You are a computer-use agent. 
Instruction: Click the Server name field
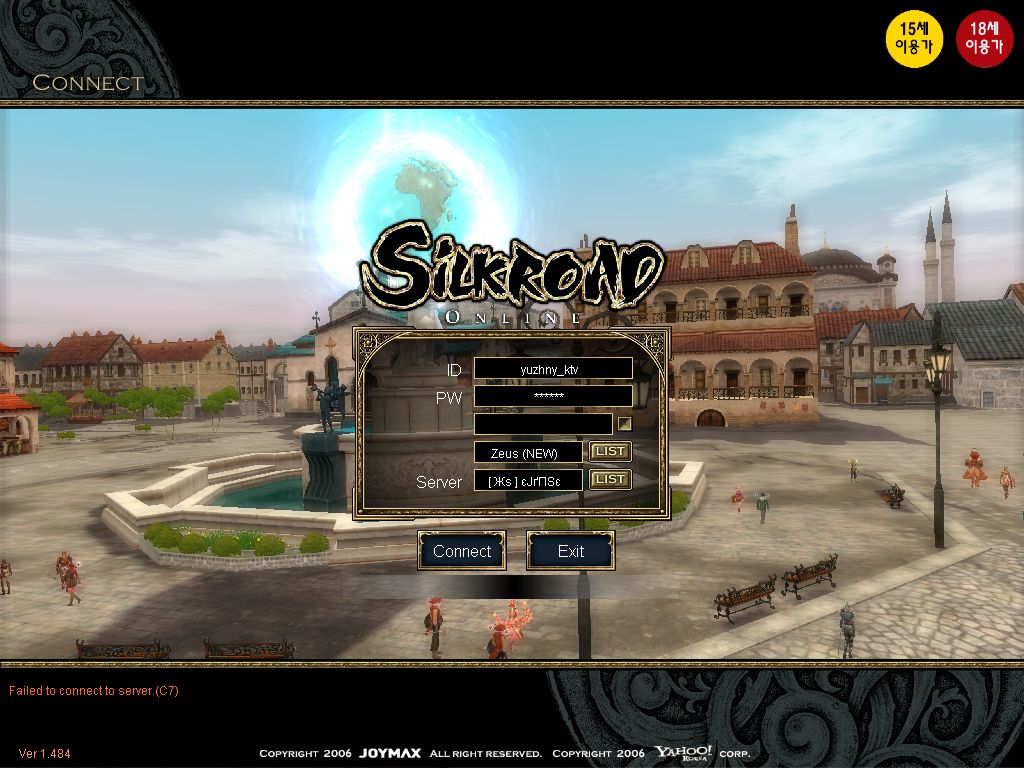(x=528, y=481)
